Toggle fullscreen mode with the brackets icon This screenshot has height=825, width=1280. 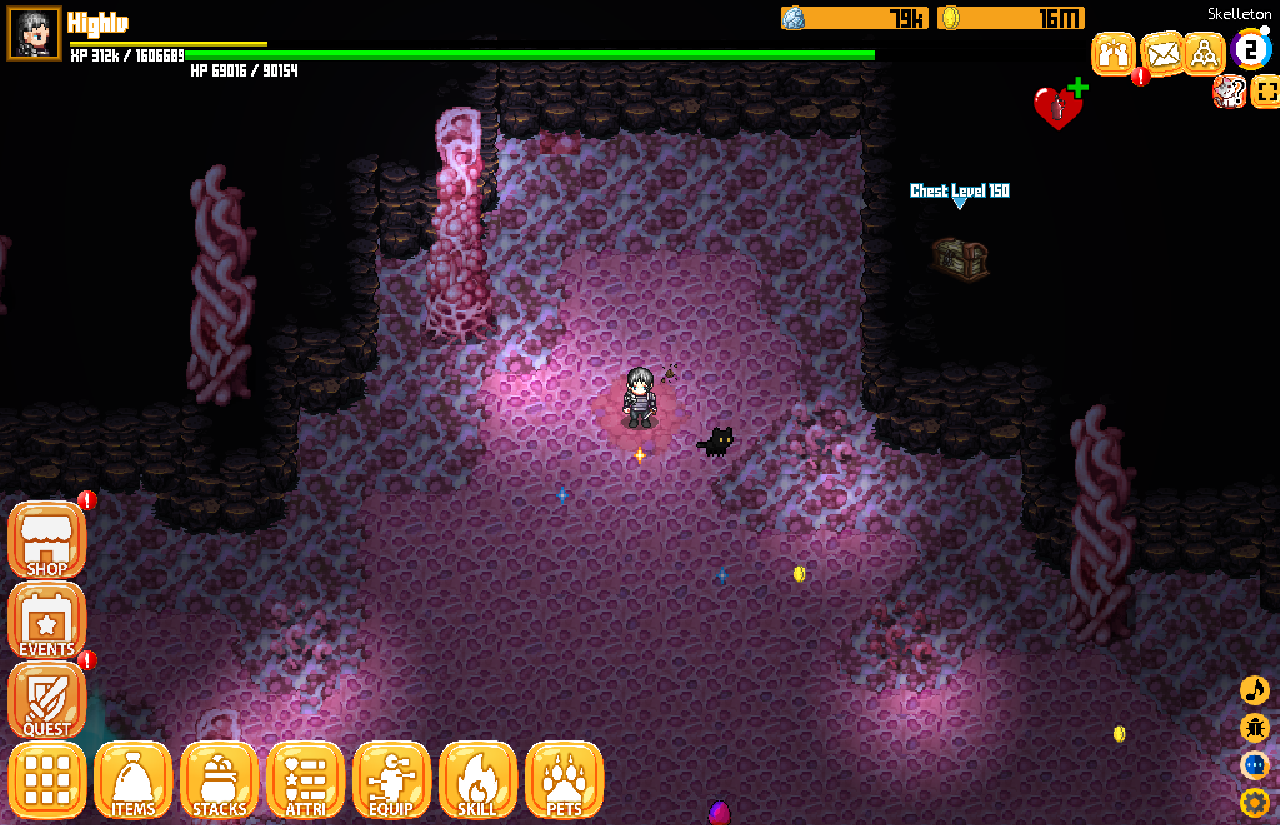point(1266,93)
